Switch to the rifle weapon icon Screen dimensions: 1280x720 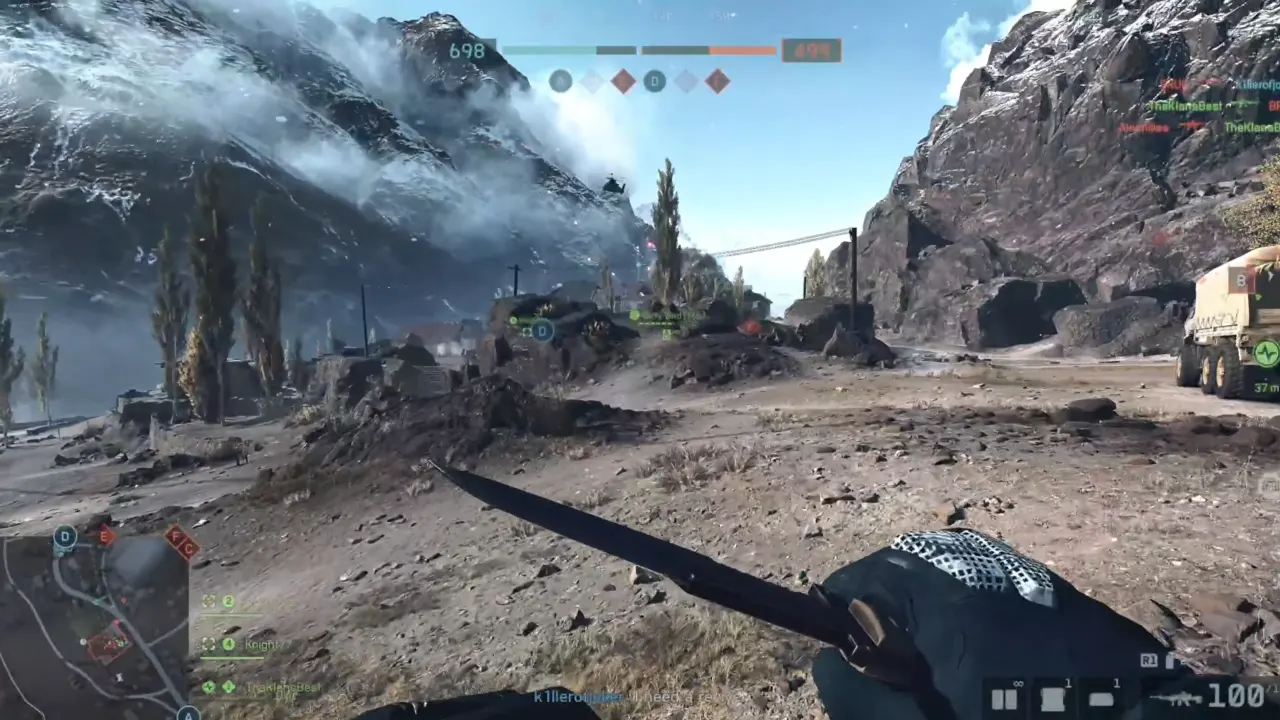[x=1175, y=698]
